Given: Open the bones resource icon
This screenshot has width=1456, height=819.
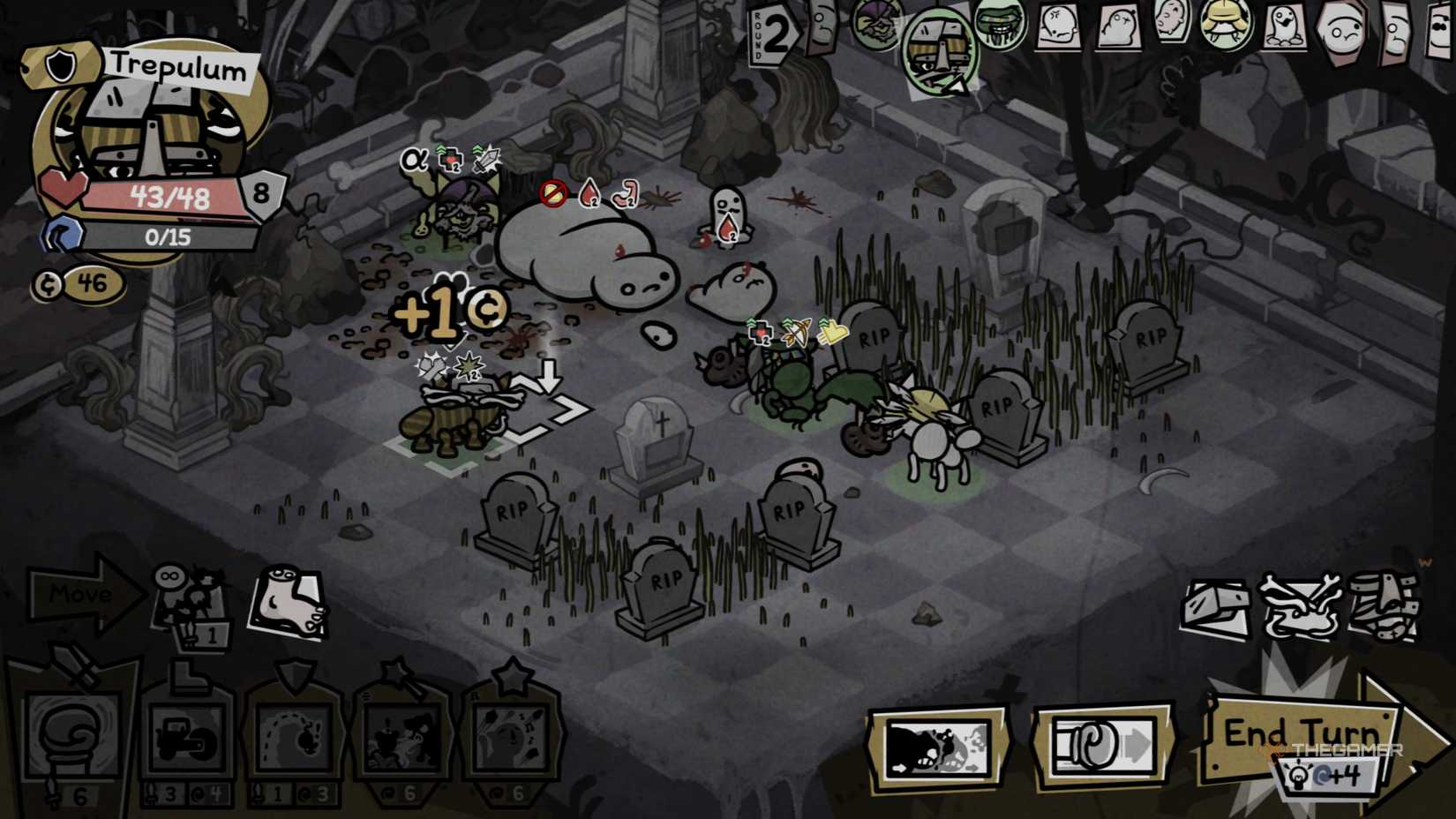Looking at the screenshot, I should coord(1302,605).
